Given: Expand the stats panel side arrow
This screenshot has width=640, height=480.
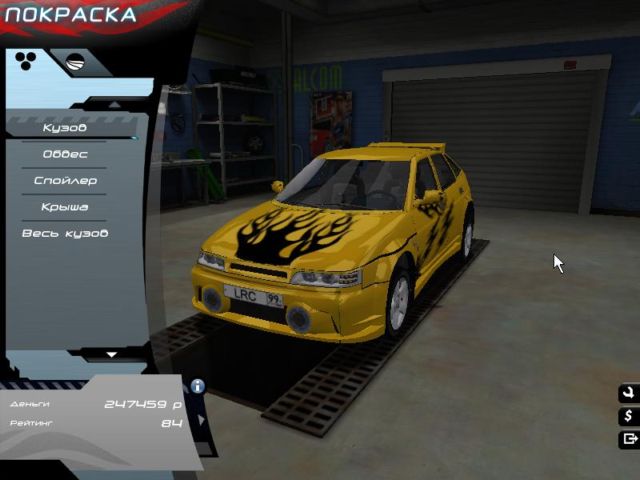Looking at the screenshot, I should pyautogui.click(x=201, y=420).
